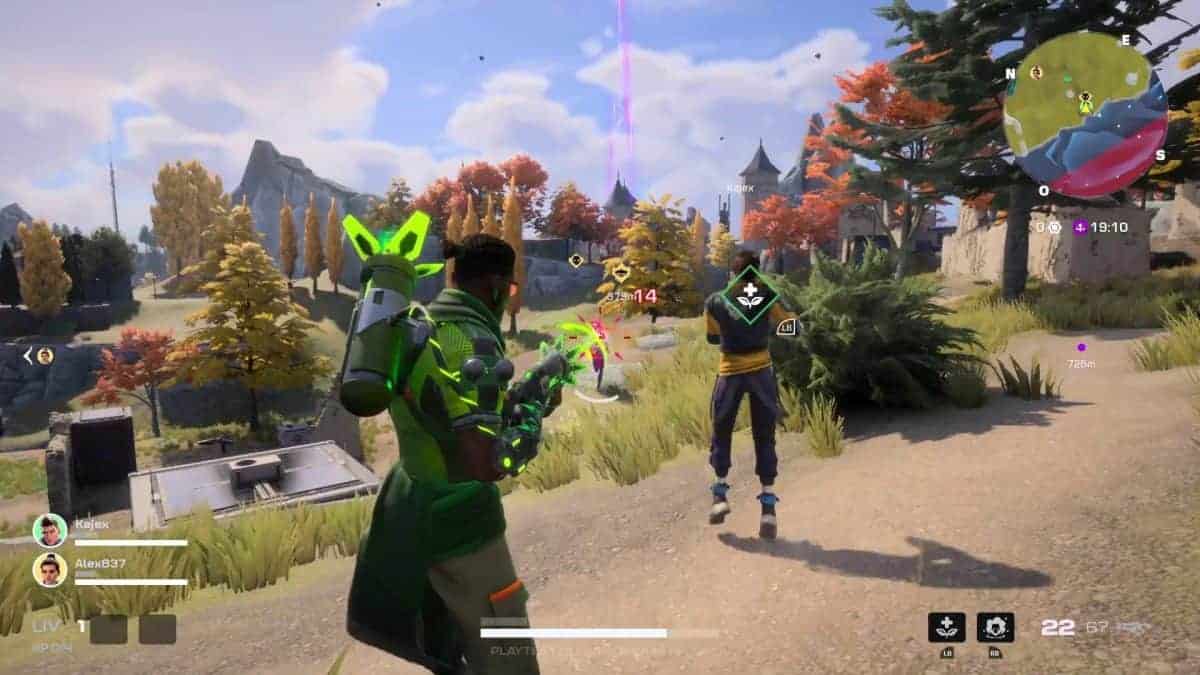
Task: Select teammate Kajex's portrait
Action: (49, 530)
